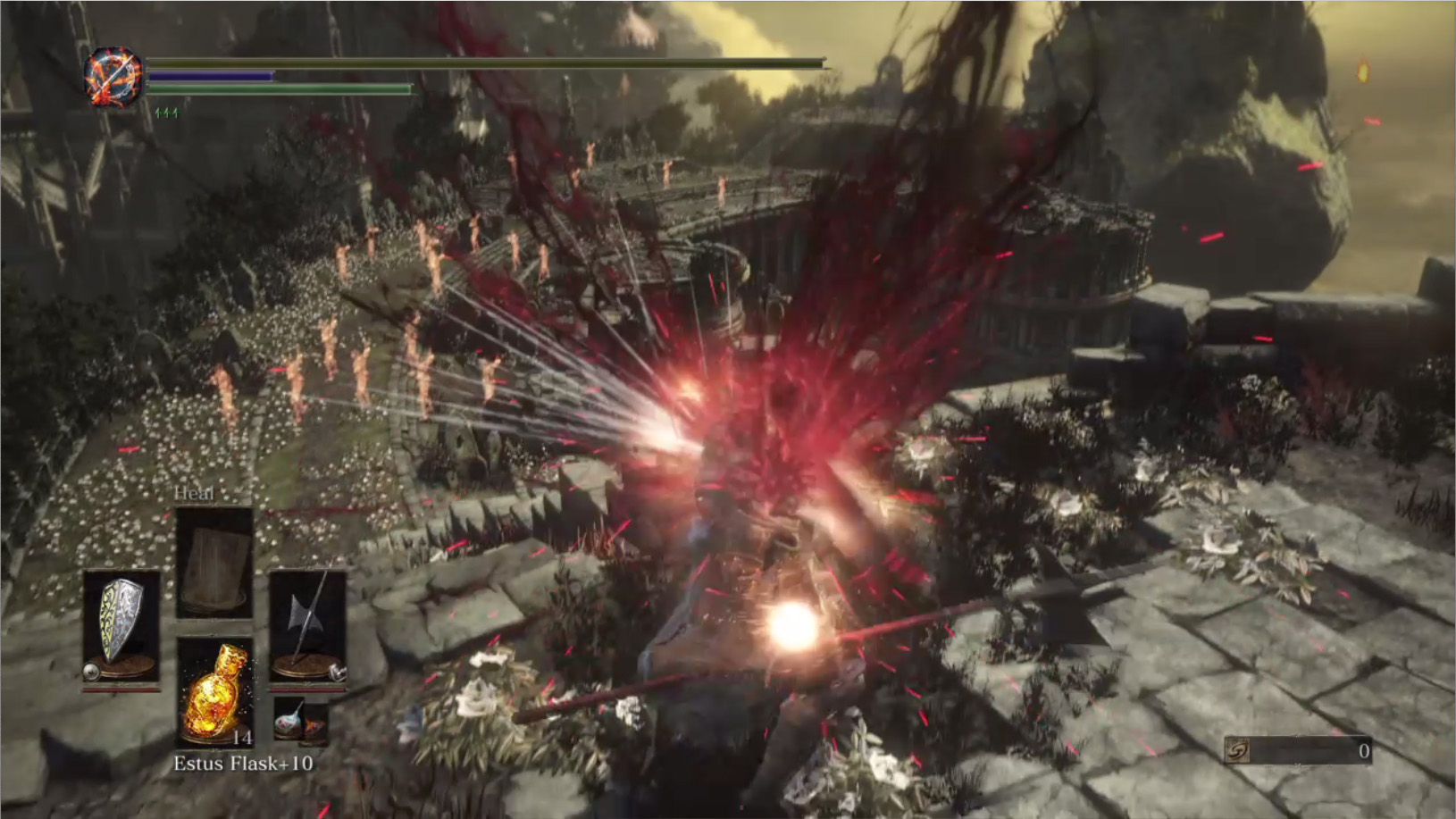The width and height of the screenshot is (1456, 819).
Task: Click the round fiery status emblem
Action: pyautogui.click(x=113, y=77)
